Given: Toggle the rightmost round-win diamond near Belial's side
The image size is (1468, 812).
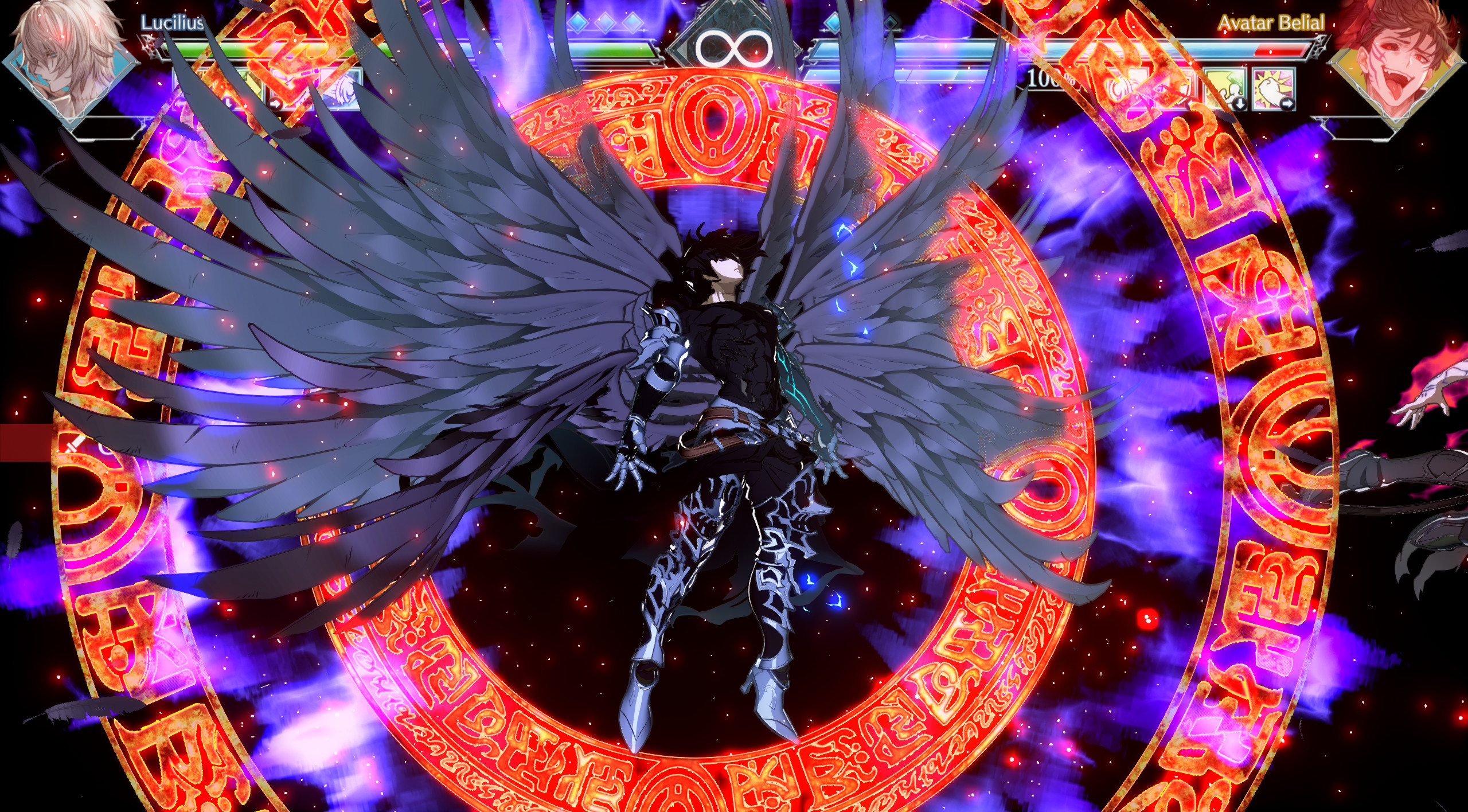Looking at the screenshot, I should click(x=890, y=23).
